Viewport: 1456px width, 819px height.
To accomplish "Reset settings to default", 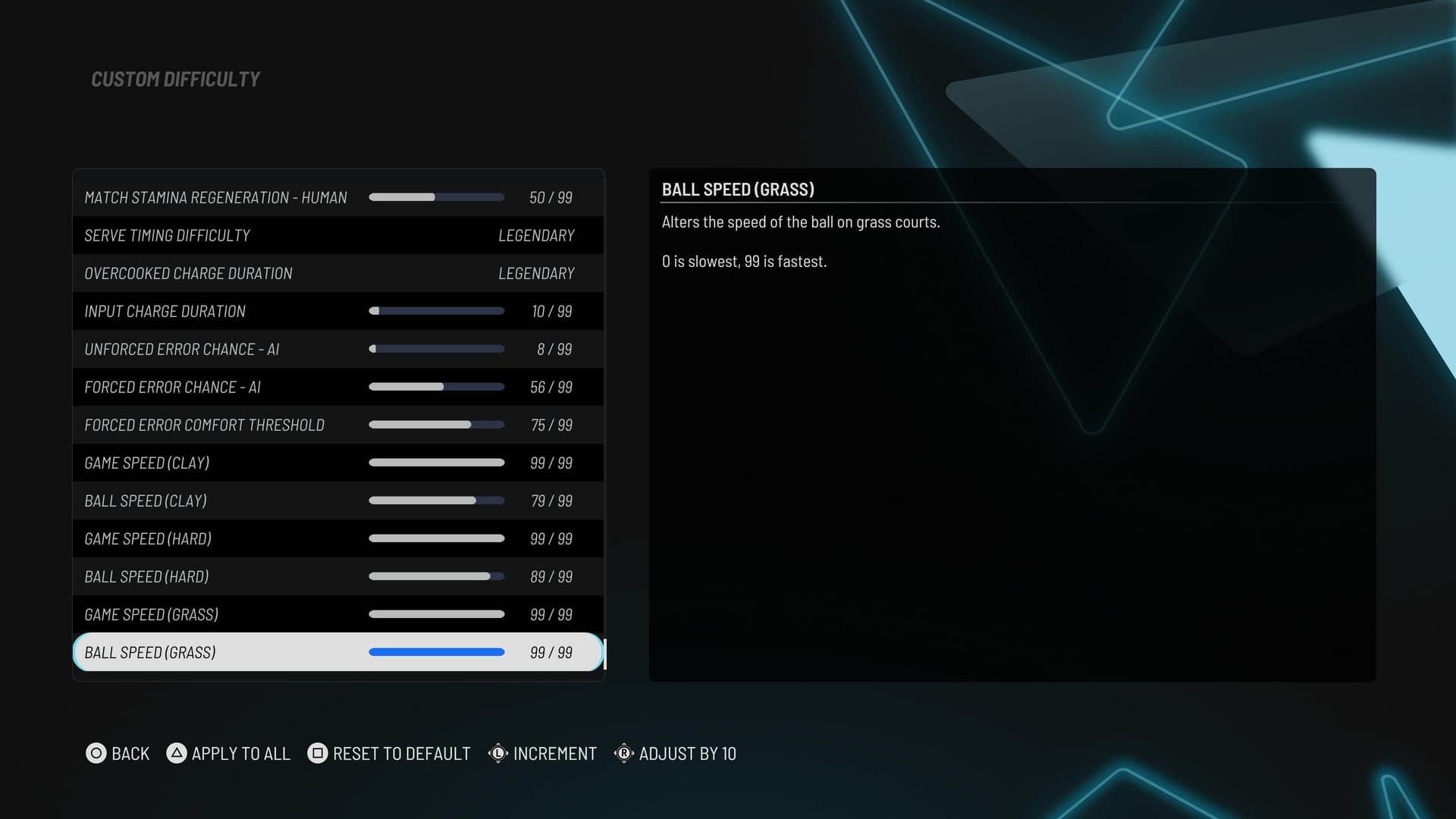I will [389, 753].
